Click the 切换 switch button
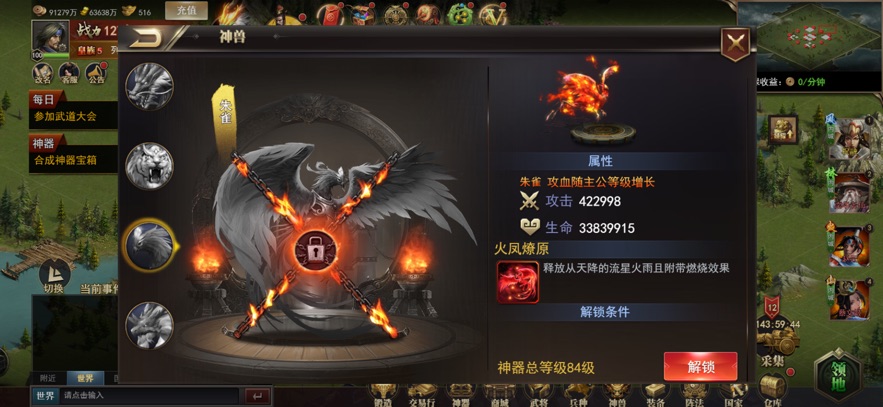This screenshot has height=407, width=883. [53, 275]
